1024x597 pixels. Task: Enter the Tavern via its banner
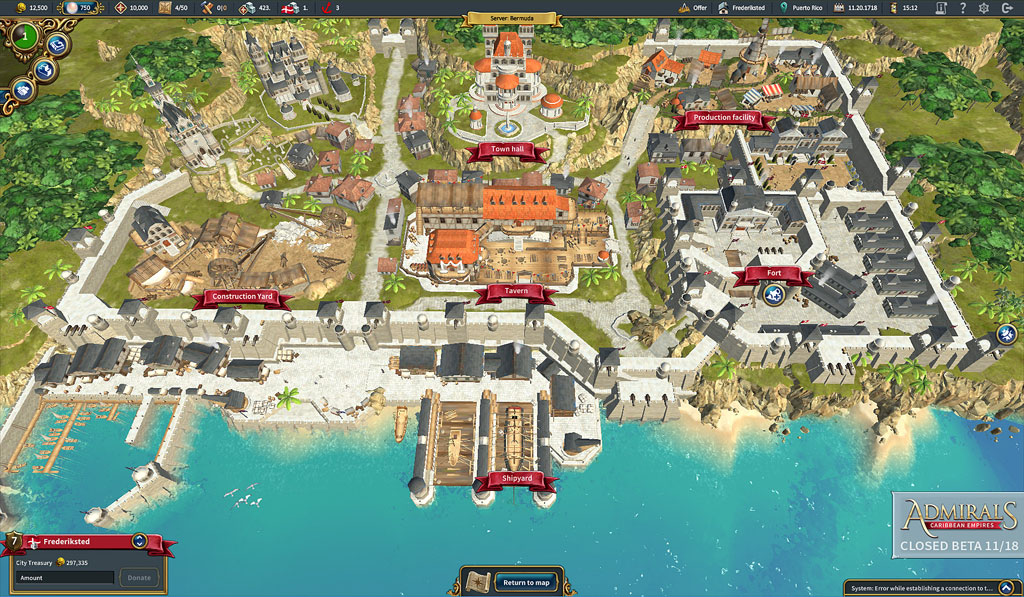tap(516, 291)
